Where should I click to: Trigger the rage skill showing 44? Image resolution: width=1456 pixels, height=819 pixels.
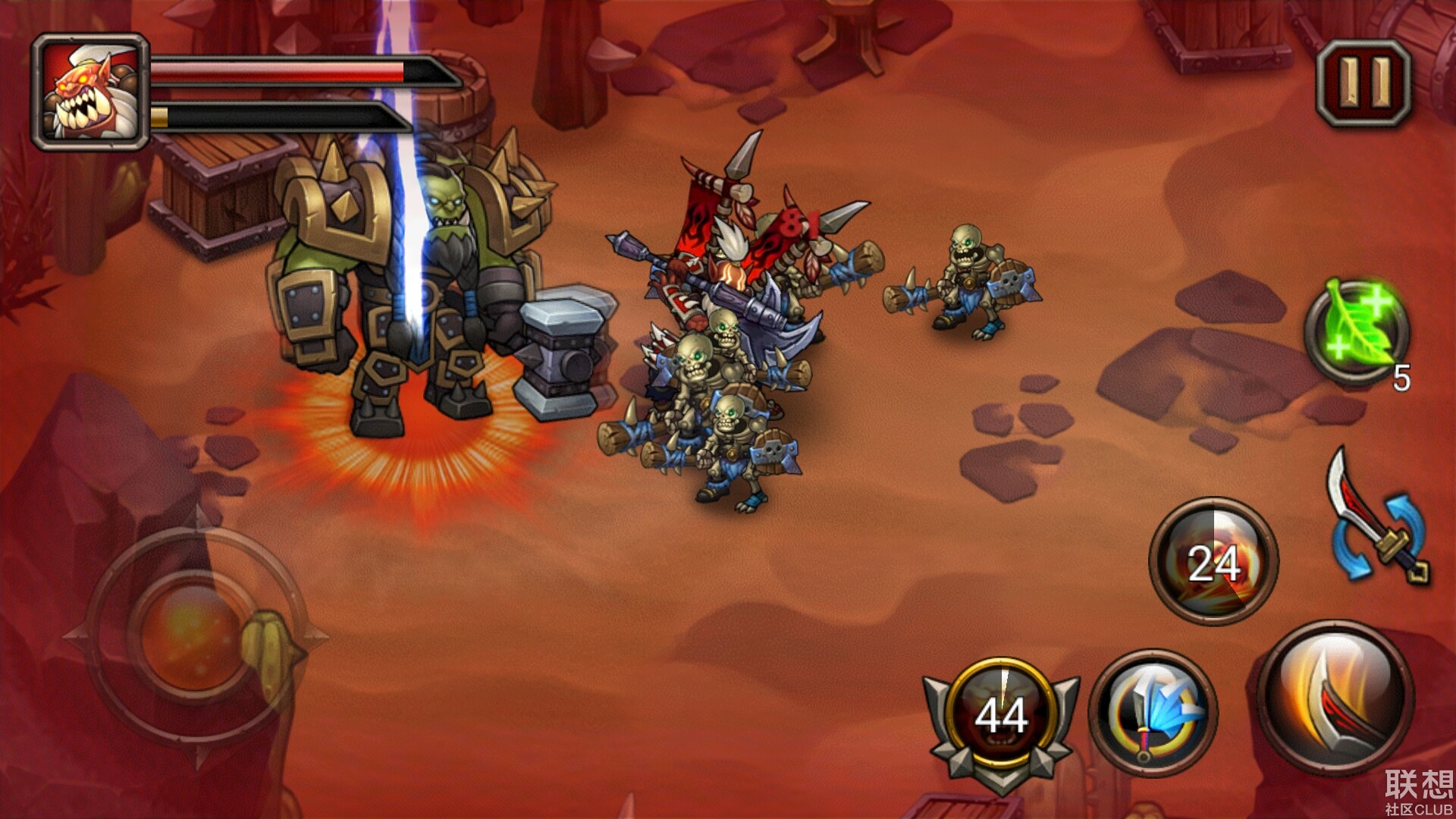[x=1001, y=714]
